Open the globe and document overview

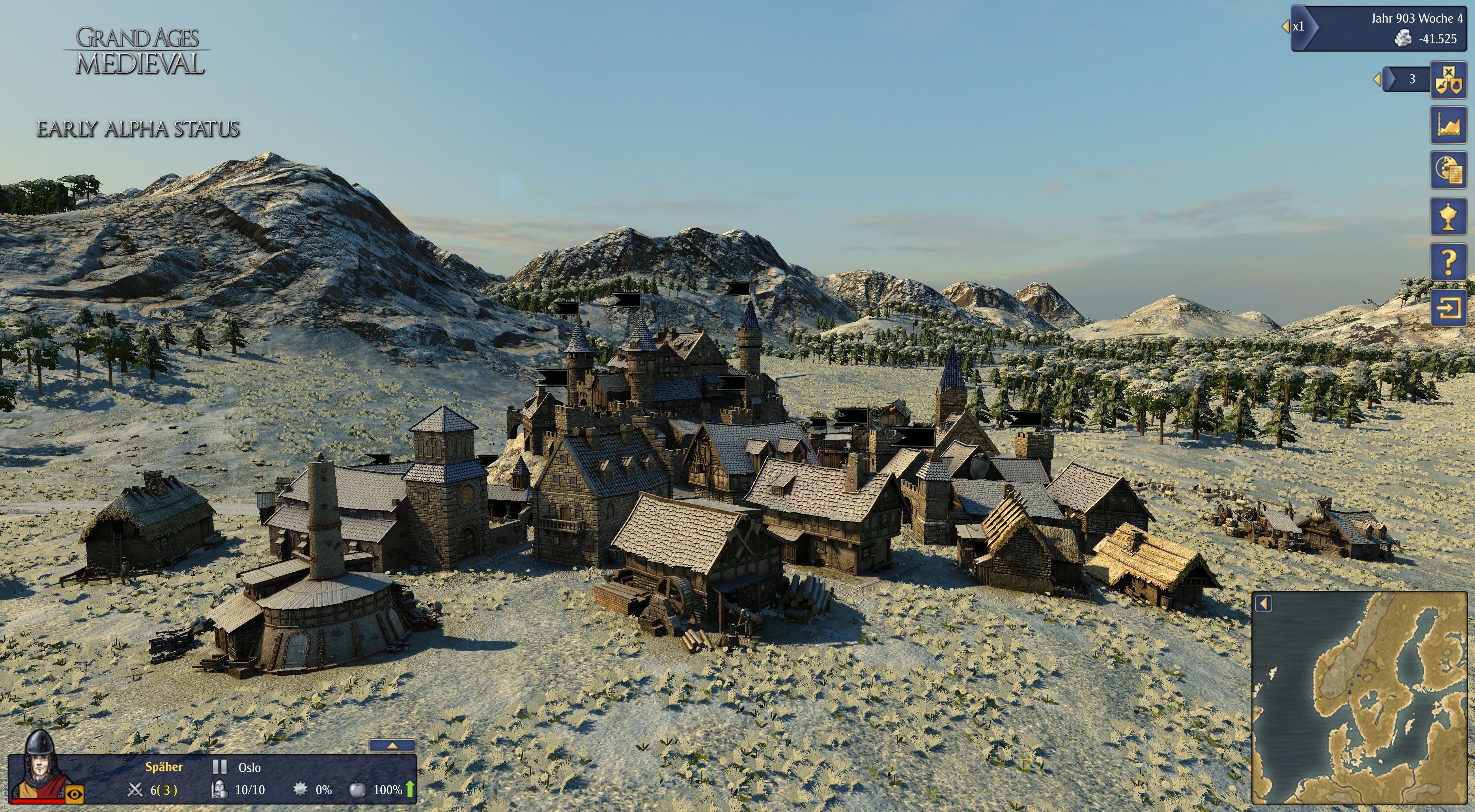click(1448, 170)
